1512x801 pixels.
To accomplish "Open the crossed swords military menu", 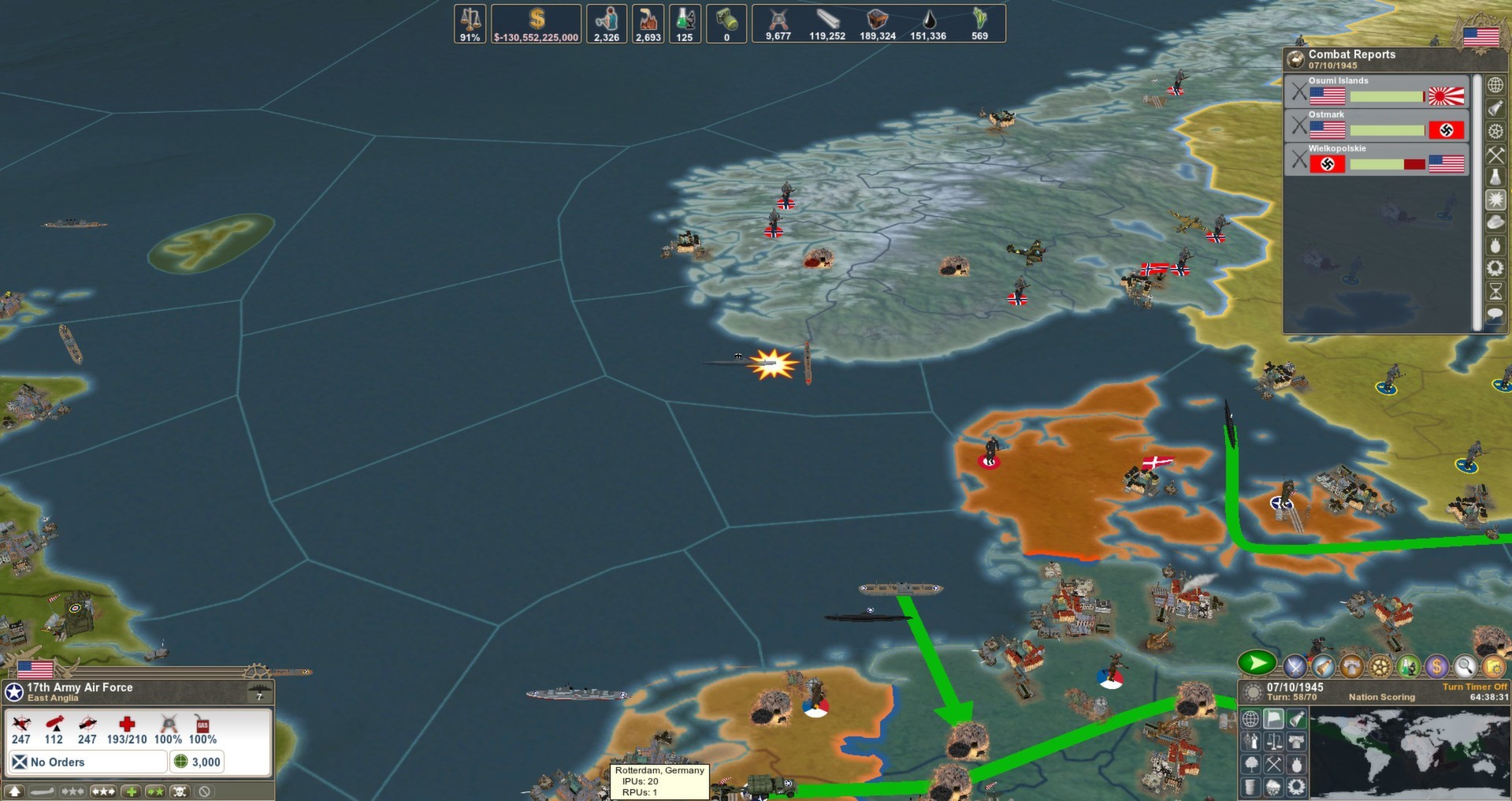I will click(x=1295, y=667).
